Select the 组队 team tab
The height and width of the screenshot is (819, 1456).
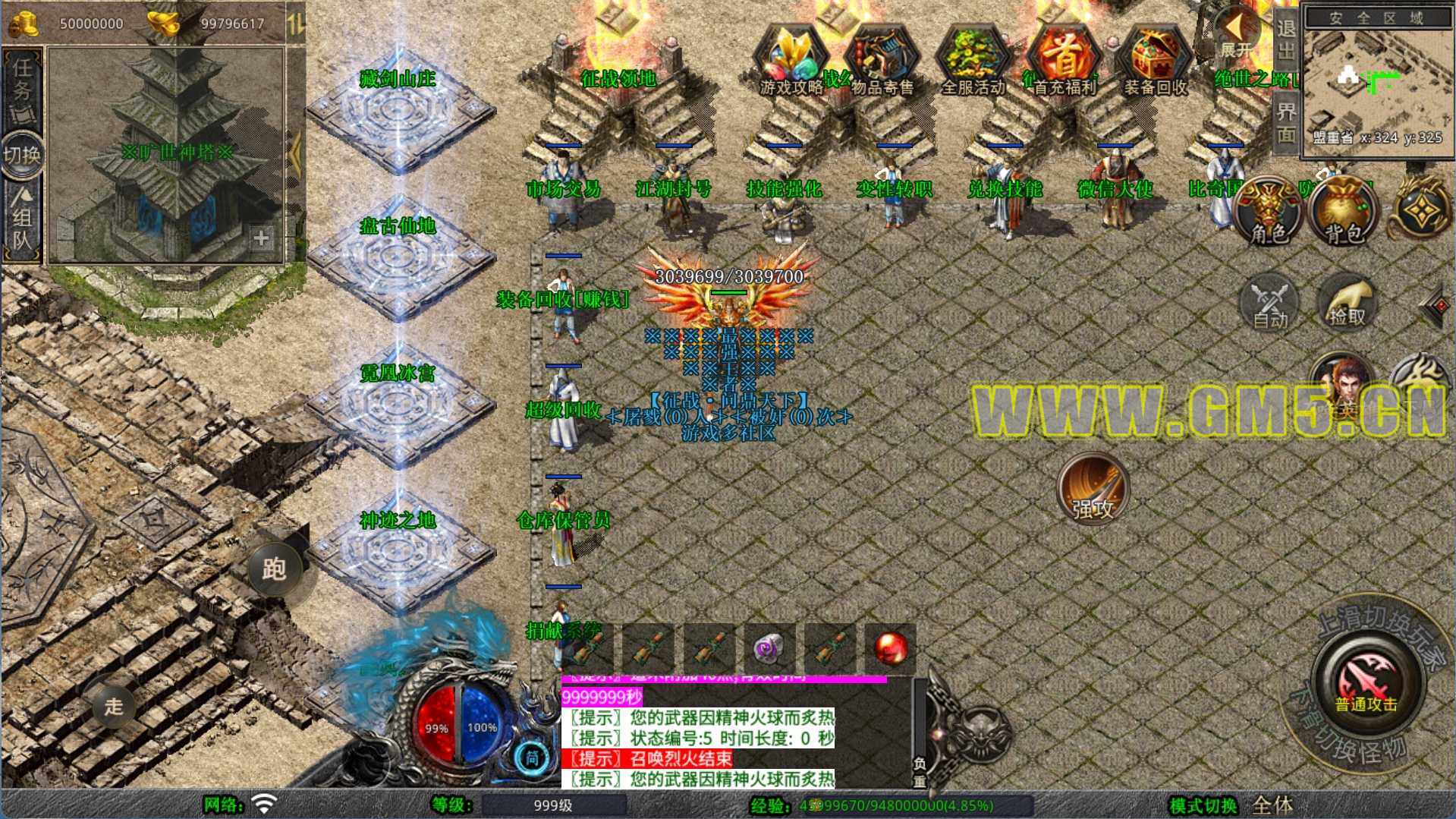coord(23,220)
